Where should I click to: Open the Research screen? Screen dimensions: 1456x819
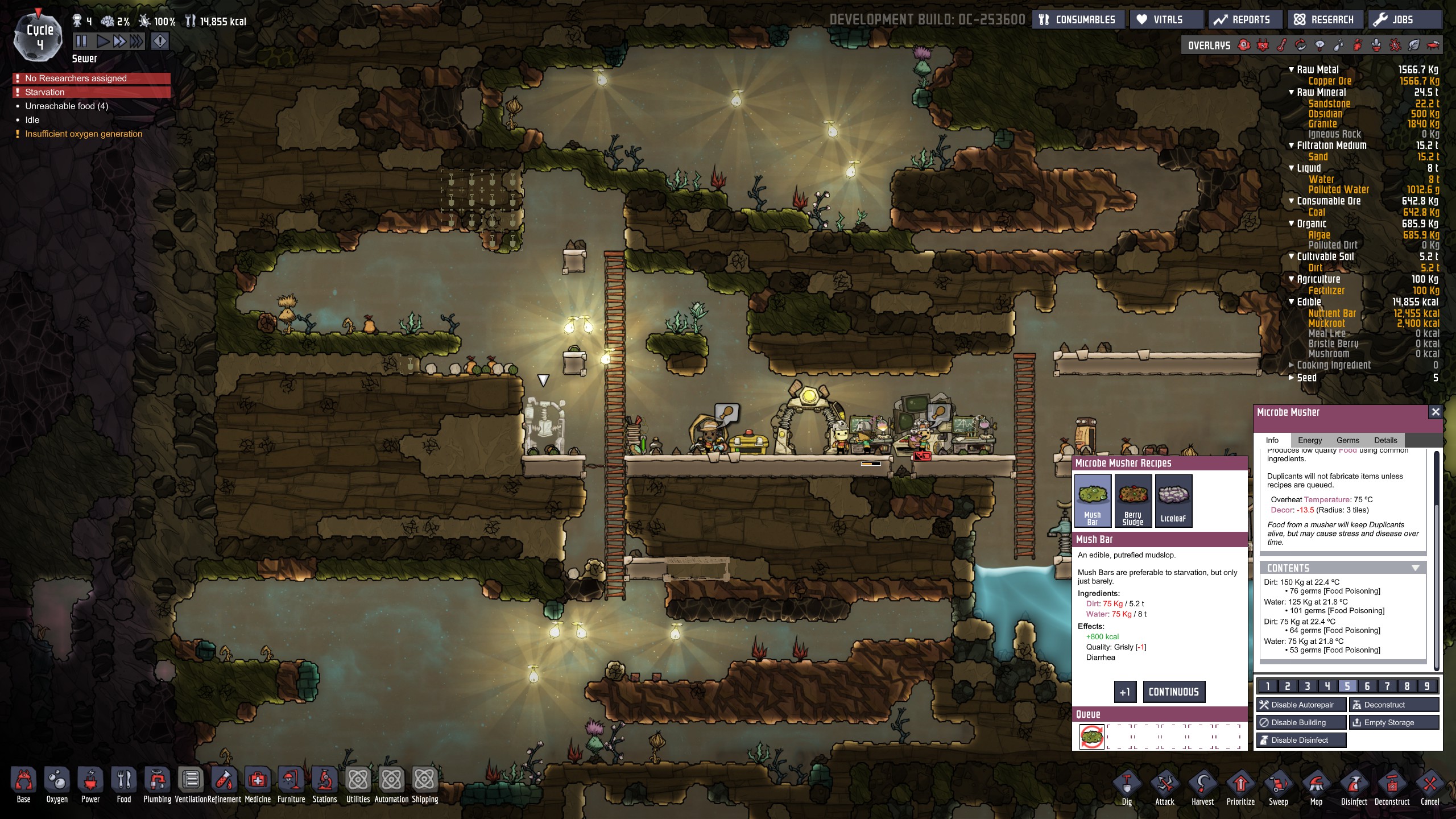pyautogui.click(x=1324, y=20)
